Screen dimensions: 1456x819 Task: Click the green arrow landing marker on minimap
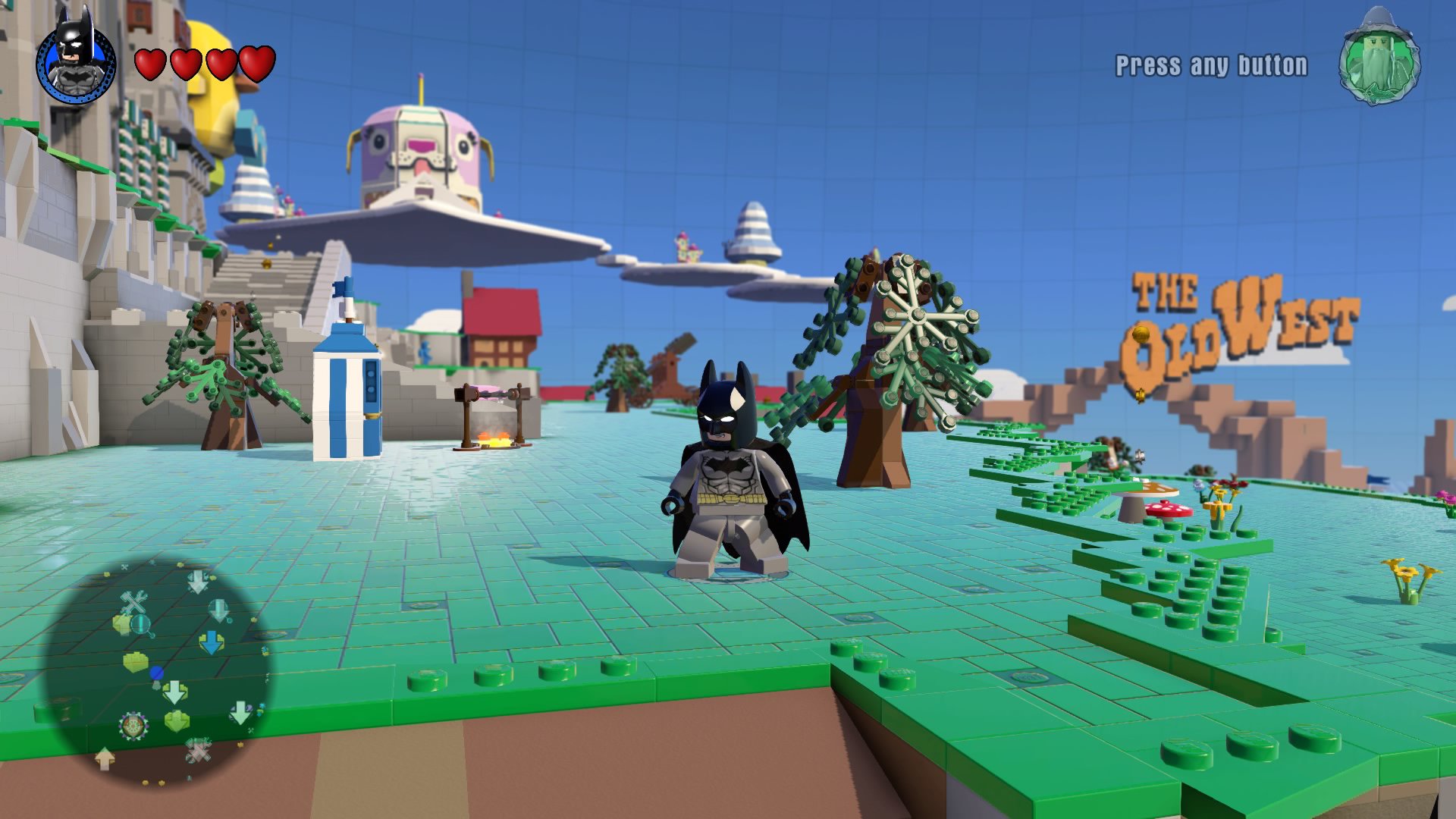pos(176,720)
